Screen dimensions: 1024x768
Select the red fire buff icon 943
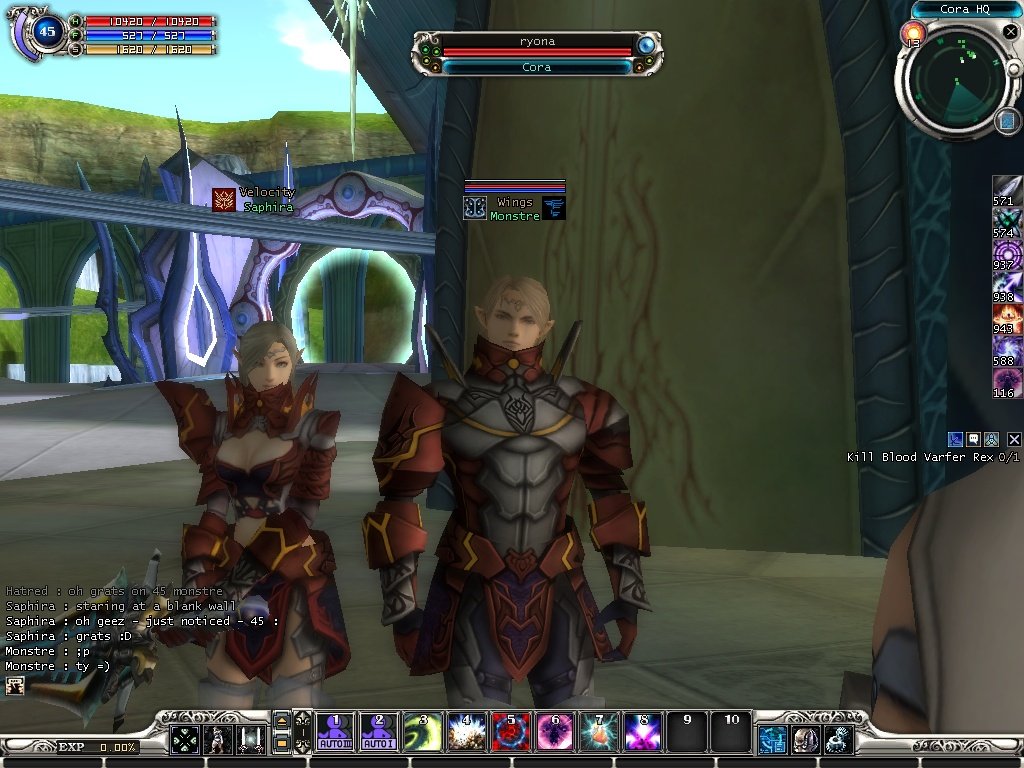(x=1006, y=319)
